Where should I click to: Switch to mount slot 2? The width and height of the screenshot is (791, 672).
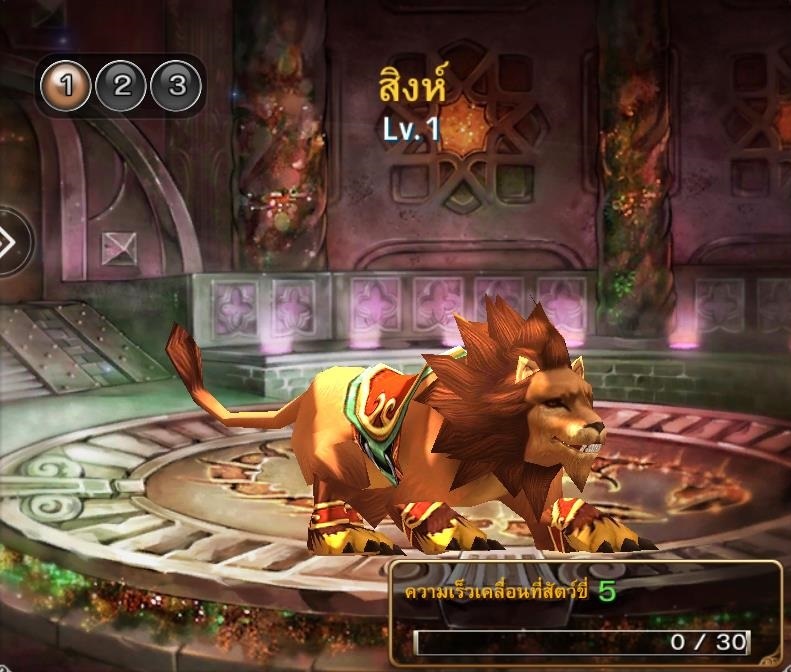coord(122,86)
